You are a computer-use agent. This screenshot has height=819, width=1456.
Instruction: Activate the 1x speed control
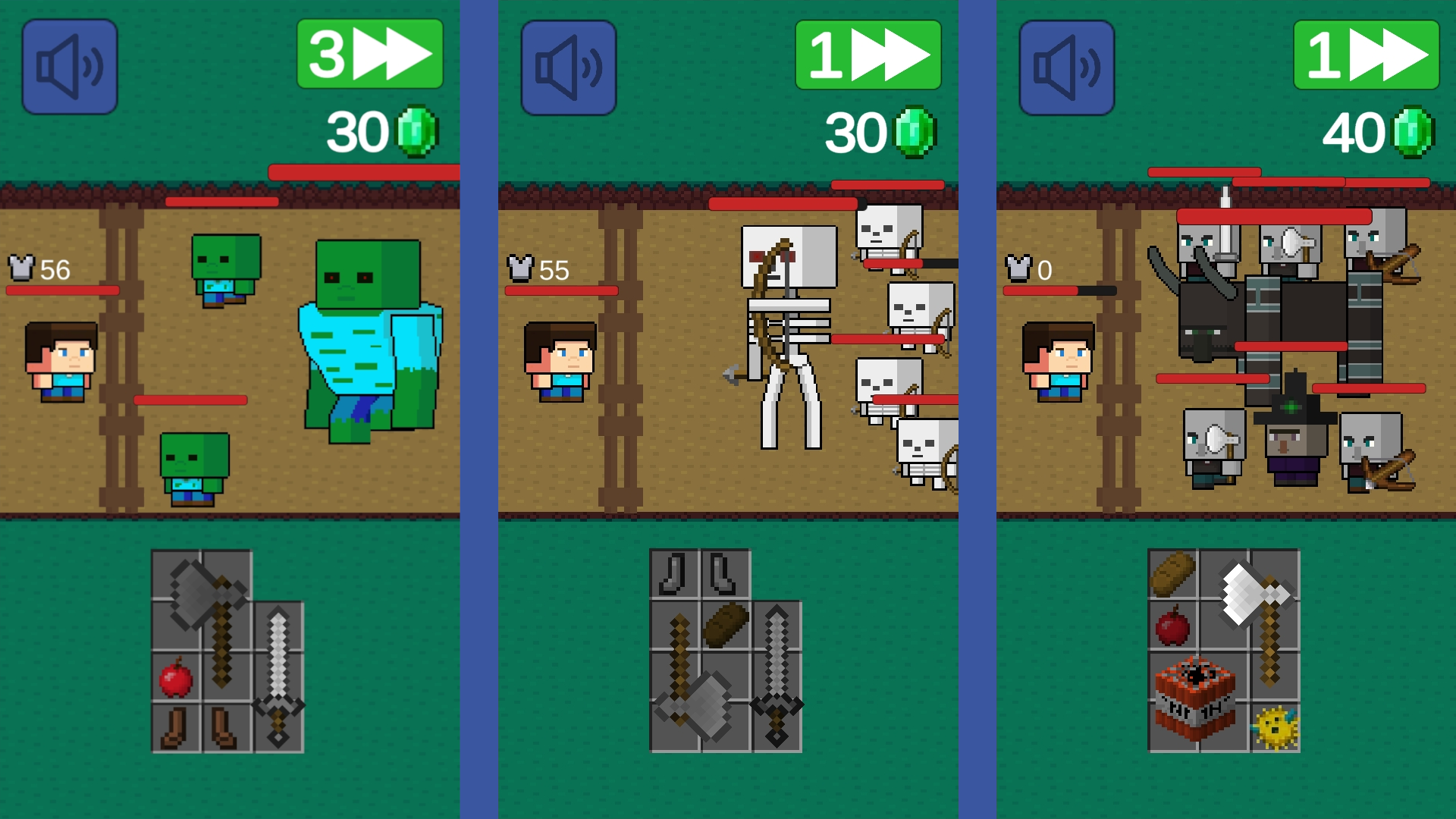coord(868,53)
